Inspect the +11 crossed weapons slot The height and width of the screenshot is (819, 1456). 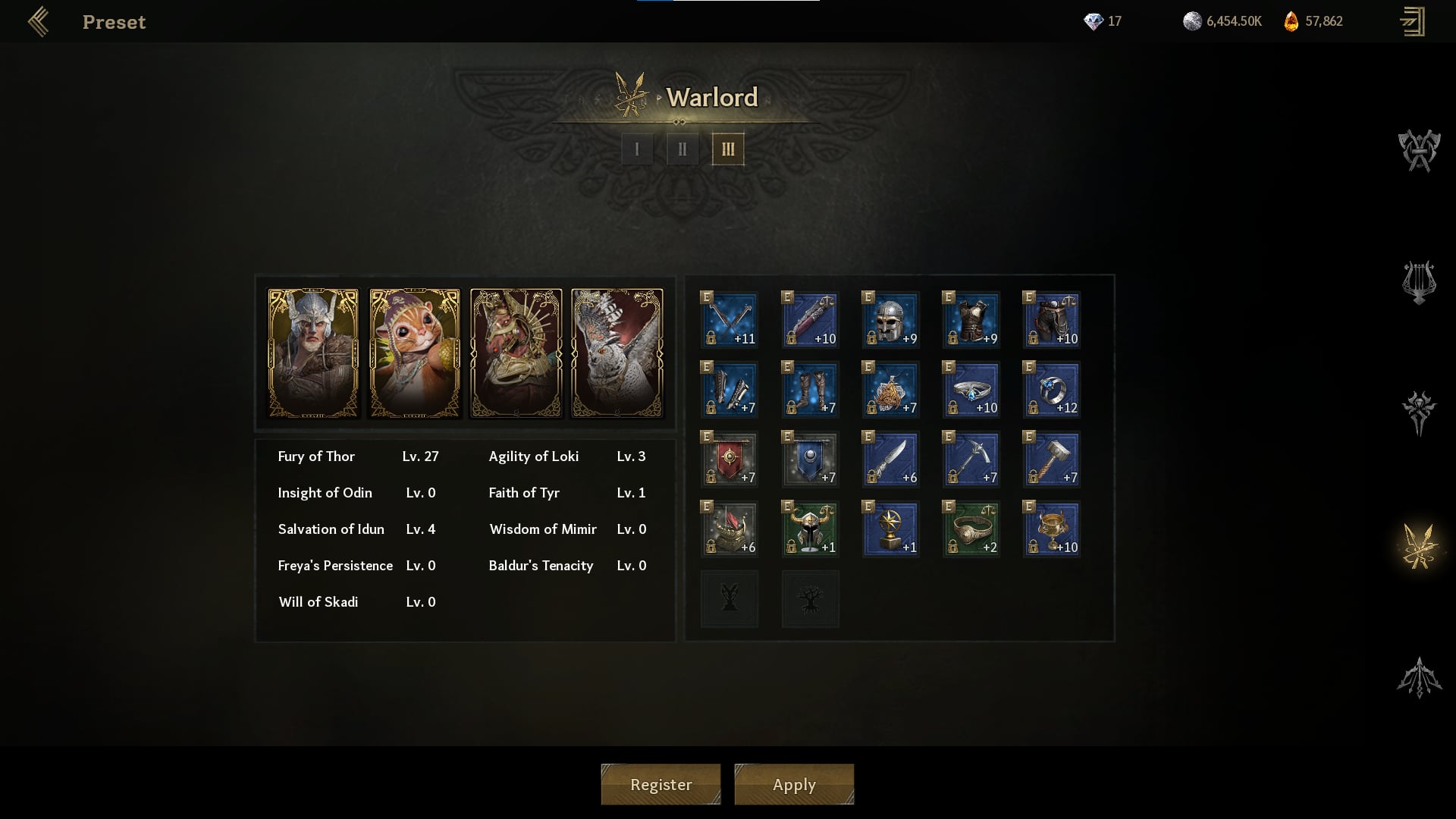(730, 320)
